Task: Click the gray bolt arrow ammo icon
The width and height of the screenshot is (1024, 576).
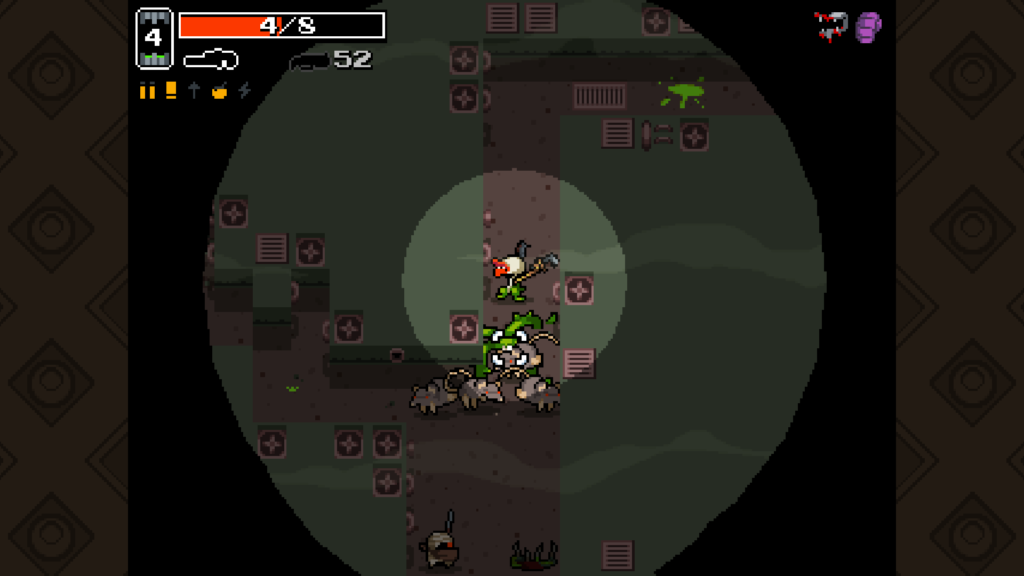Action: (x=194, y=91)
